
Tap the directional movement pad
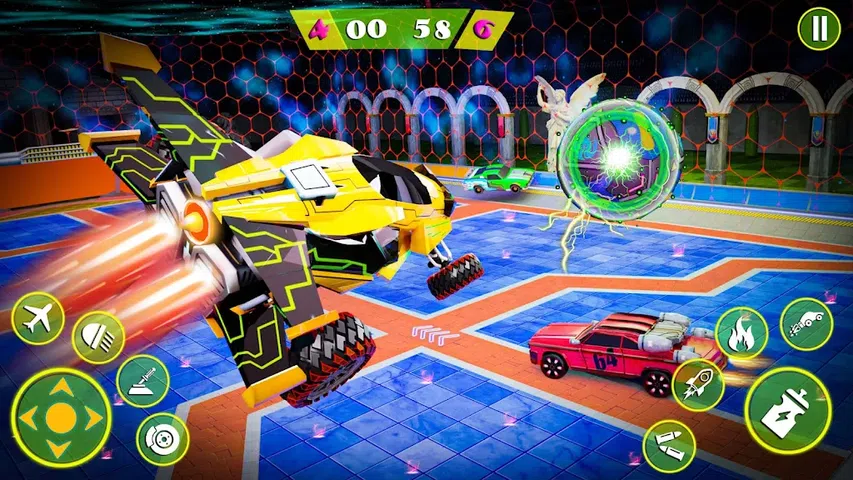pyautogui.click(x=61, y=417)
